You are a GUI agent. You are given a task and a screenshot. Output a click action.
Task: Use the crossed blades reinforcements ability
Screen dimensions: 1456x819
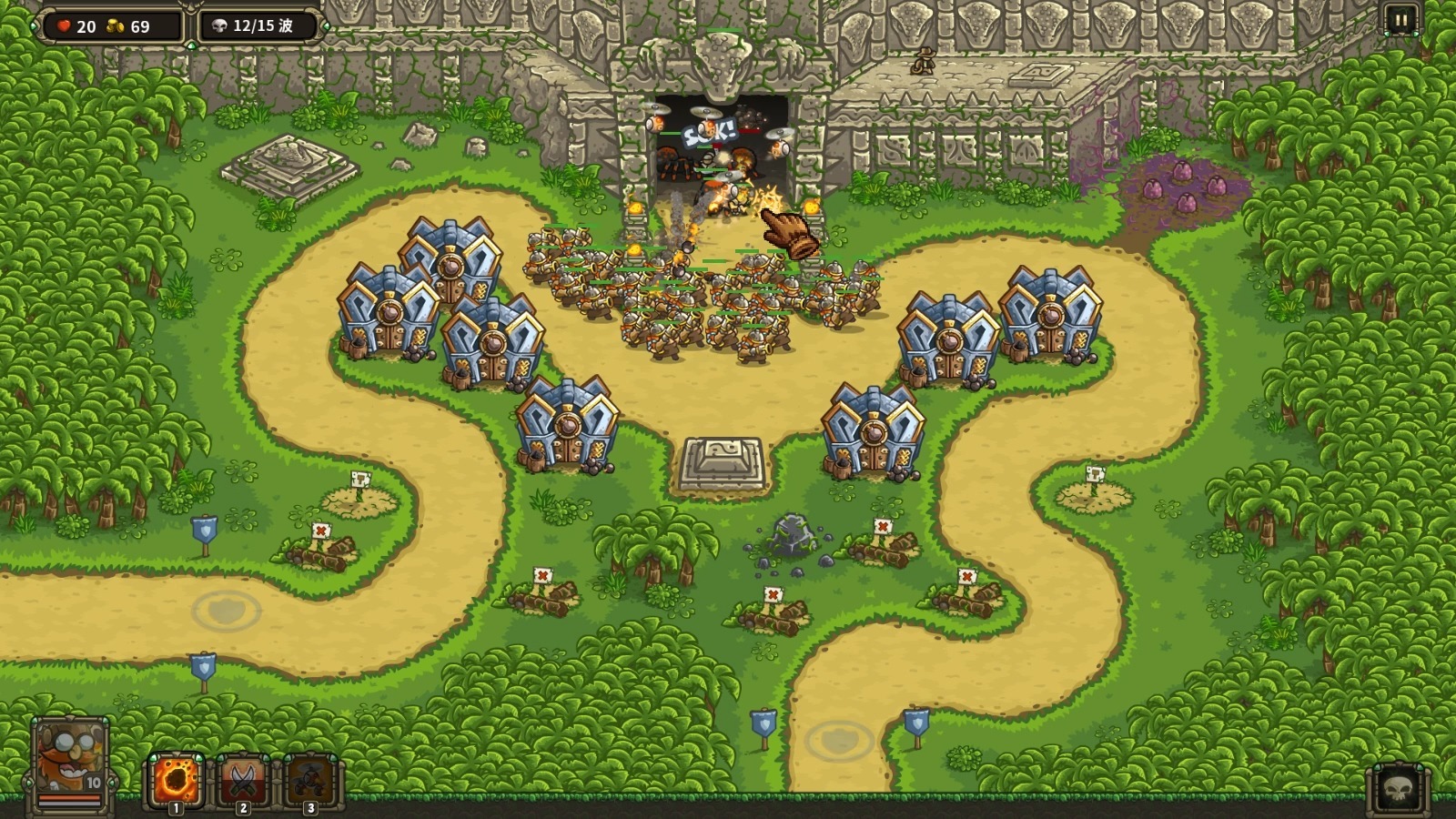coord(242,779)
